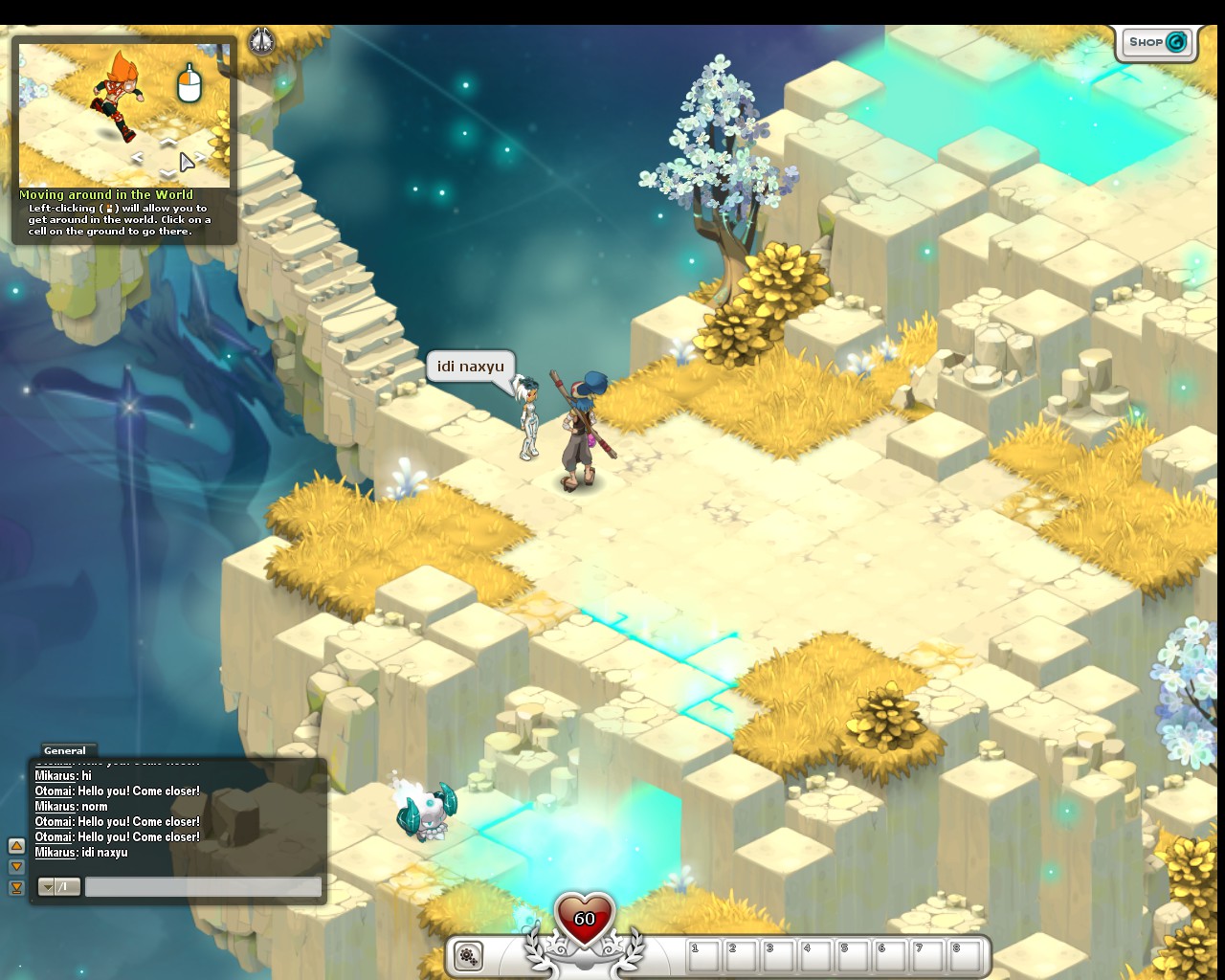Click the emblem icon above the tutorial panel
The width and height of the screenshot is (1225, 980).
pos(259,42)
